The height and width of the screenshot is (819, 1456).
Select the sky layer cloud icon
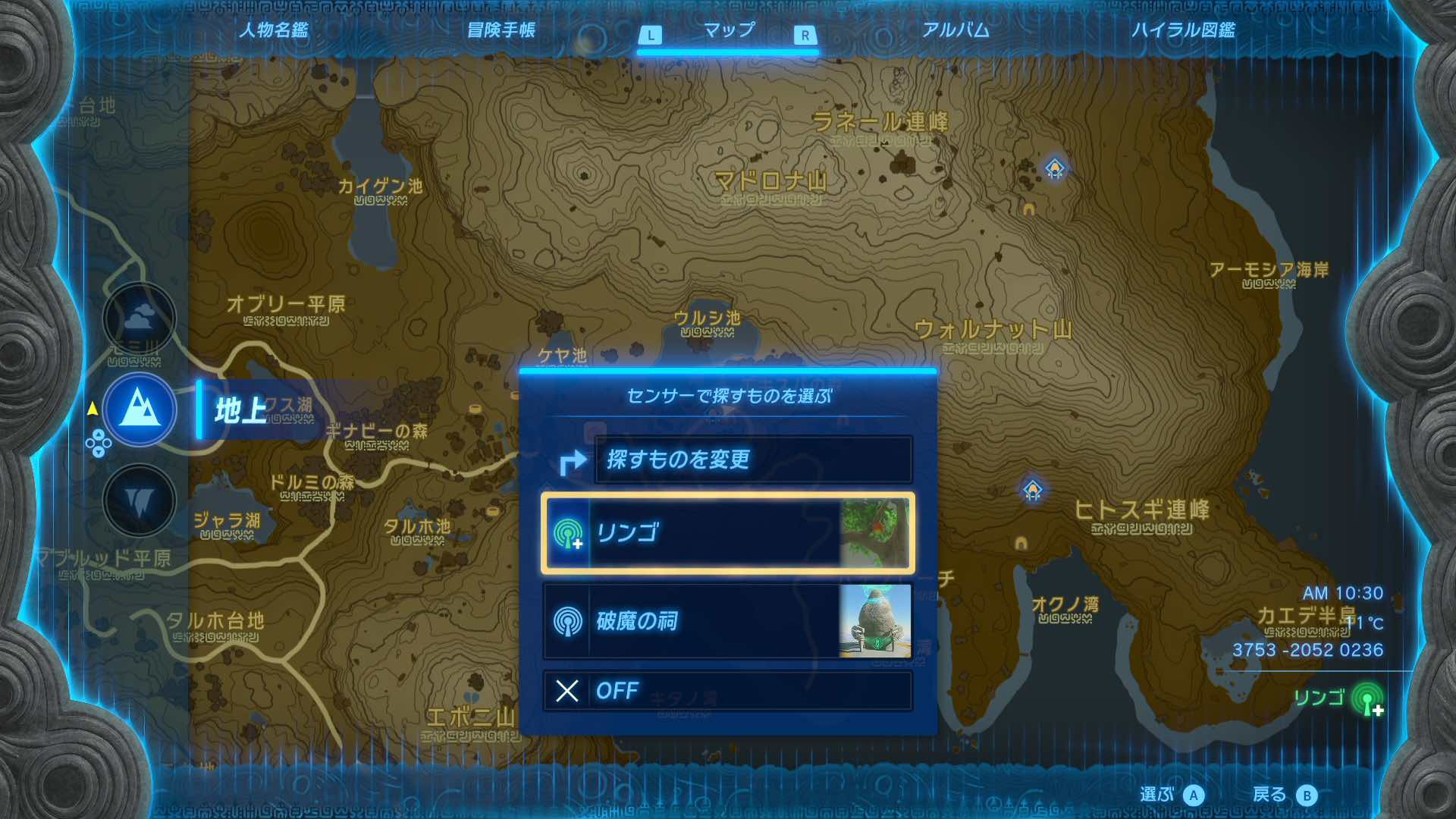pos(139,318)
